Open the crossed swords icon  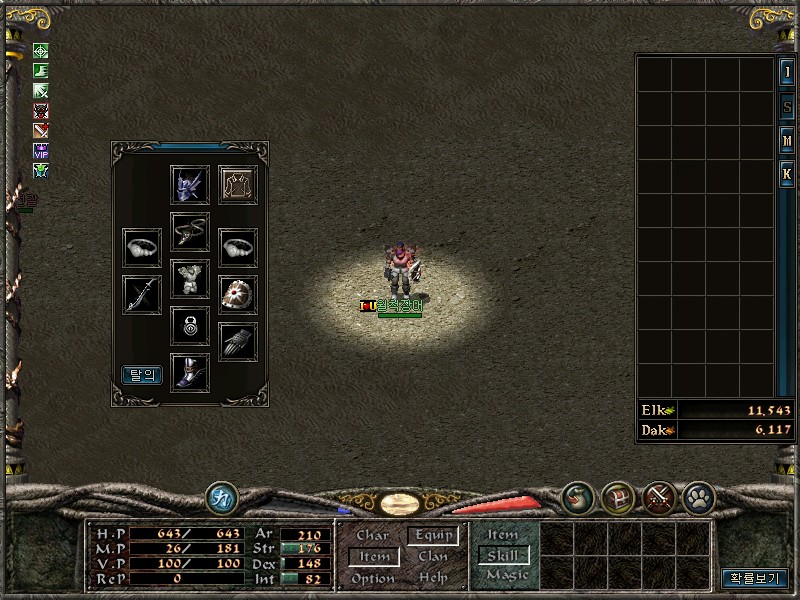pos(657,496)
